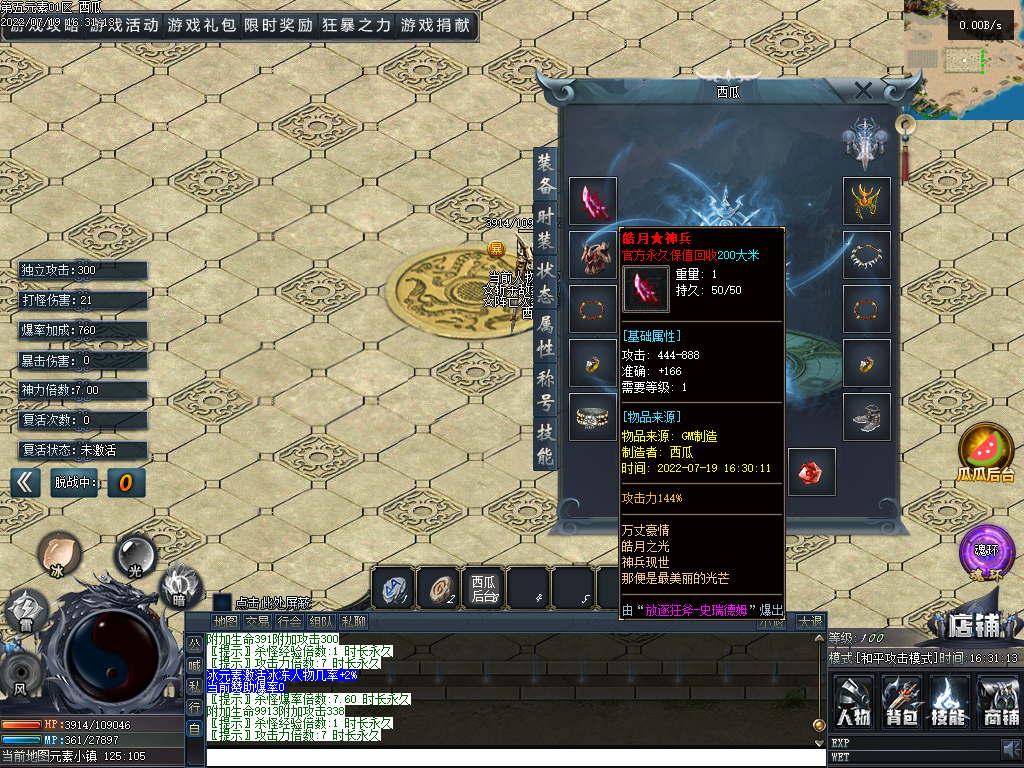Collapse the stats panel with the double-arrow button

pyautogui.click(x=27, y=482)
